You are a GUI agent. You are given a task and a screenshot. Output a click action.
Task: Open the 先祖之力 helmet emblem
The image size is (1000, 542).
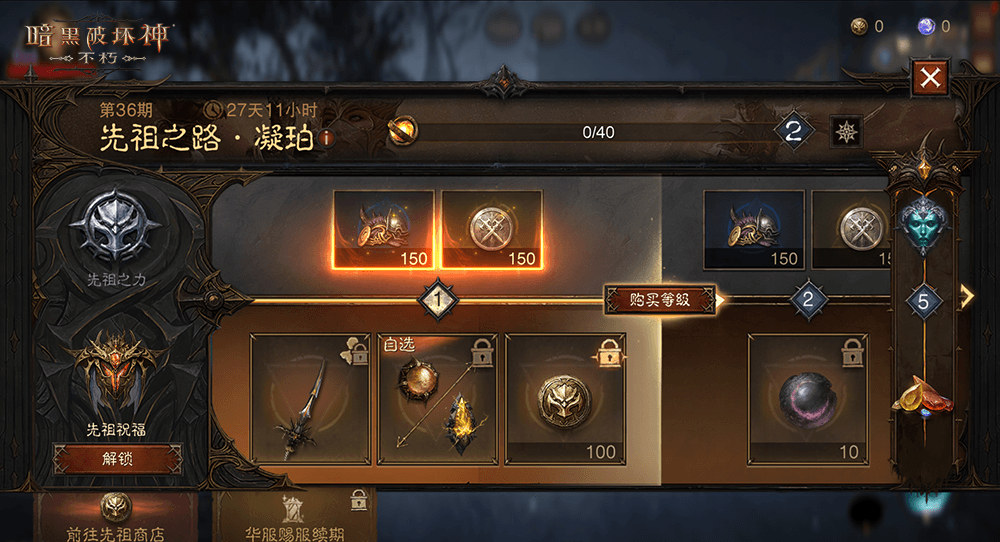(118, 230)
